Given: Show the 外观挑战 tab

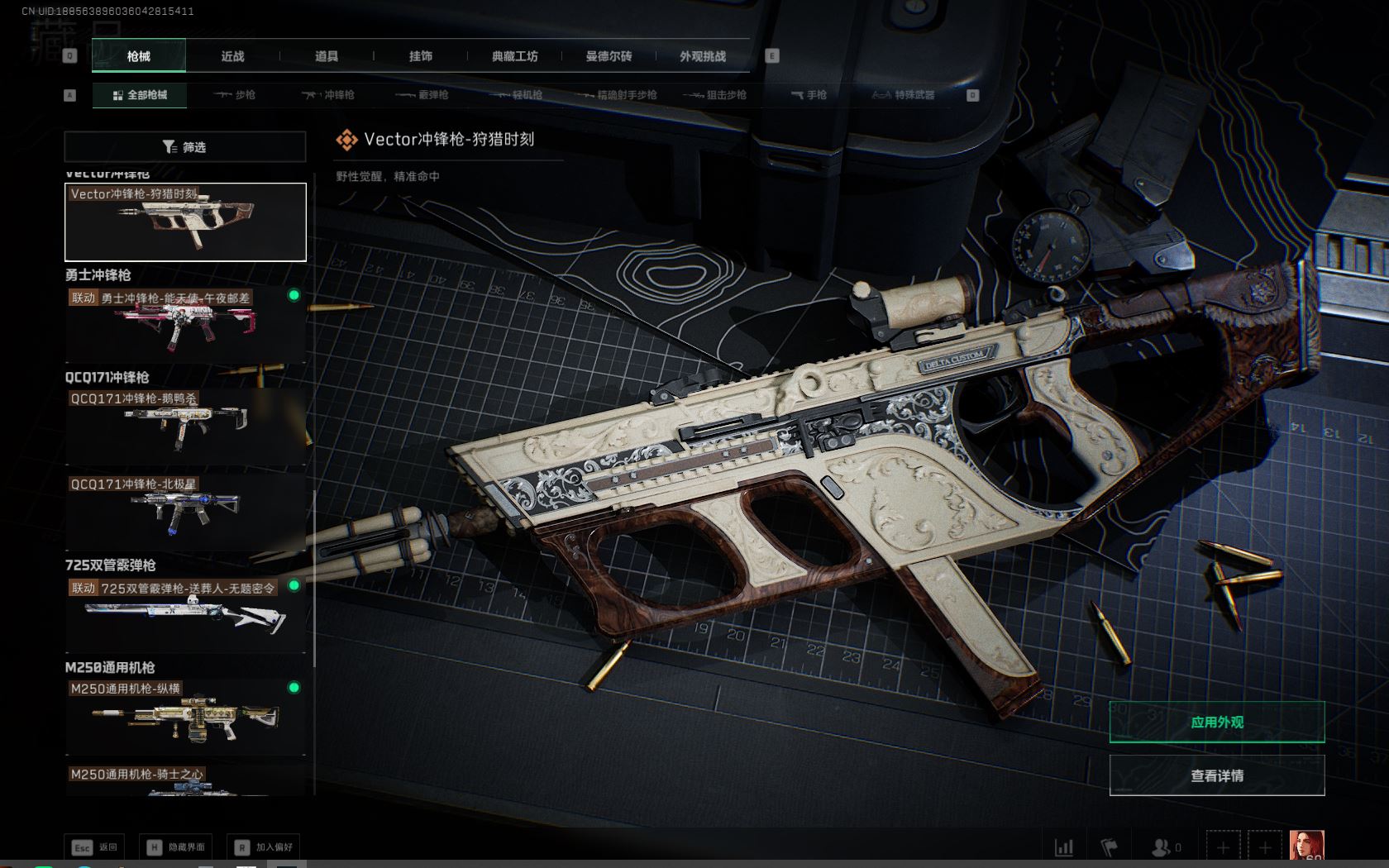Looking at the screenshot, I should coord(703,56).
